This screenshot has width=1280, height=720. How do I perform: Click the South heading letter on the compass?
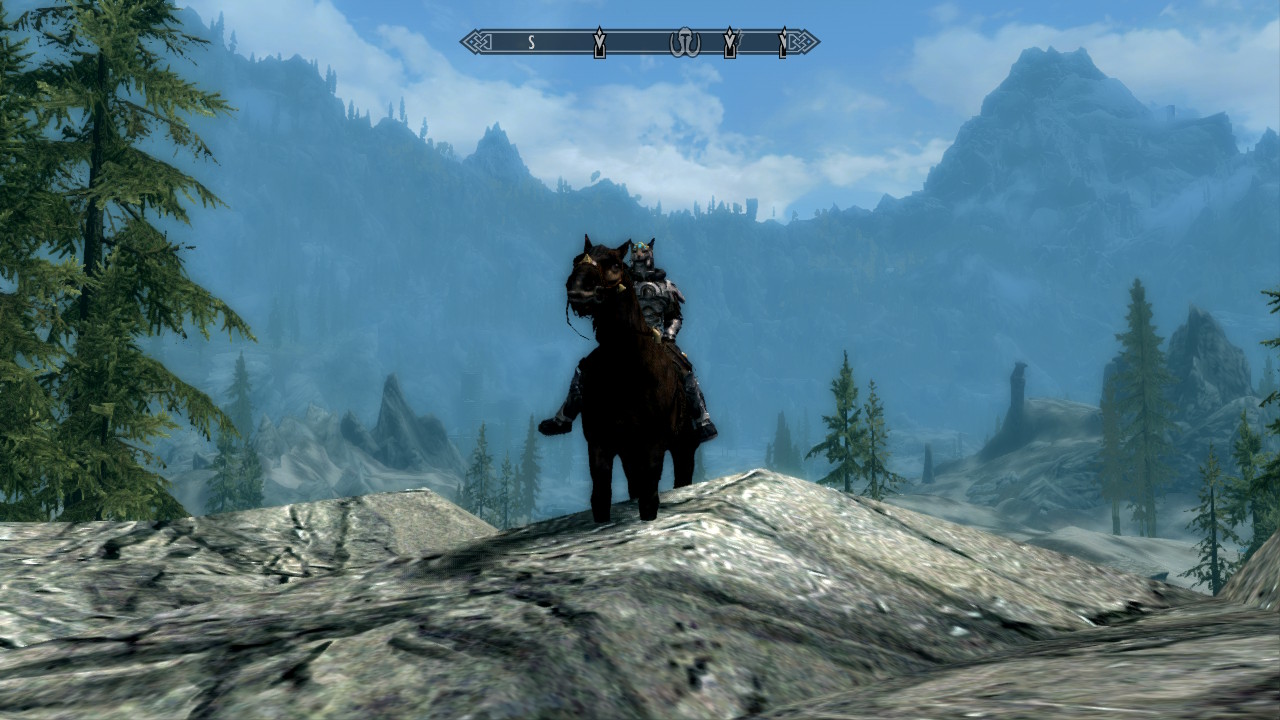point(532,42)
